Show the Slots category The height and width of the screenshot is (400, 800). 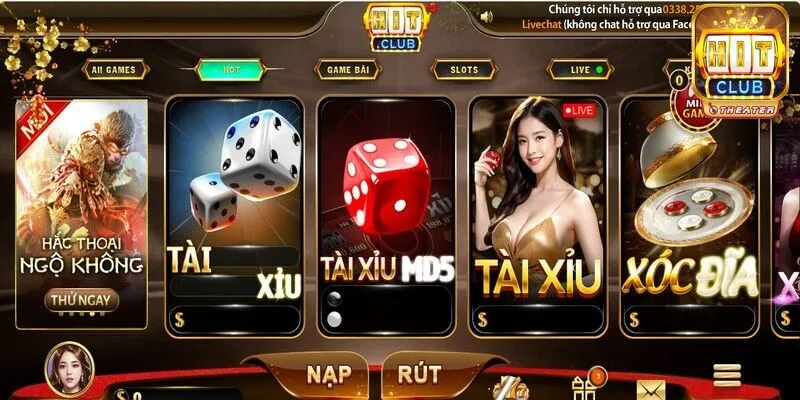465,70
